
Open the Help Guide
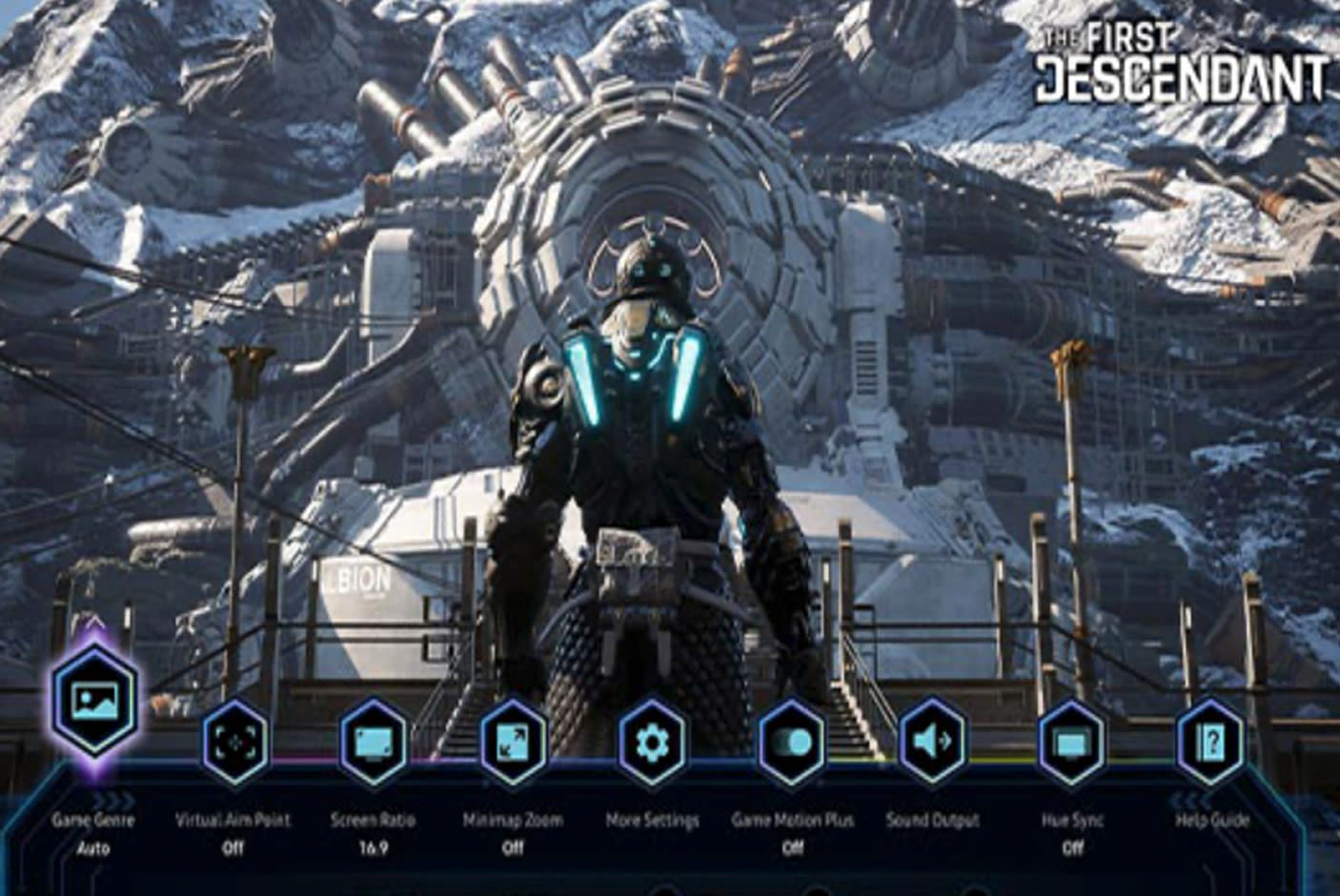[1210, 743]
